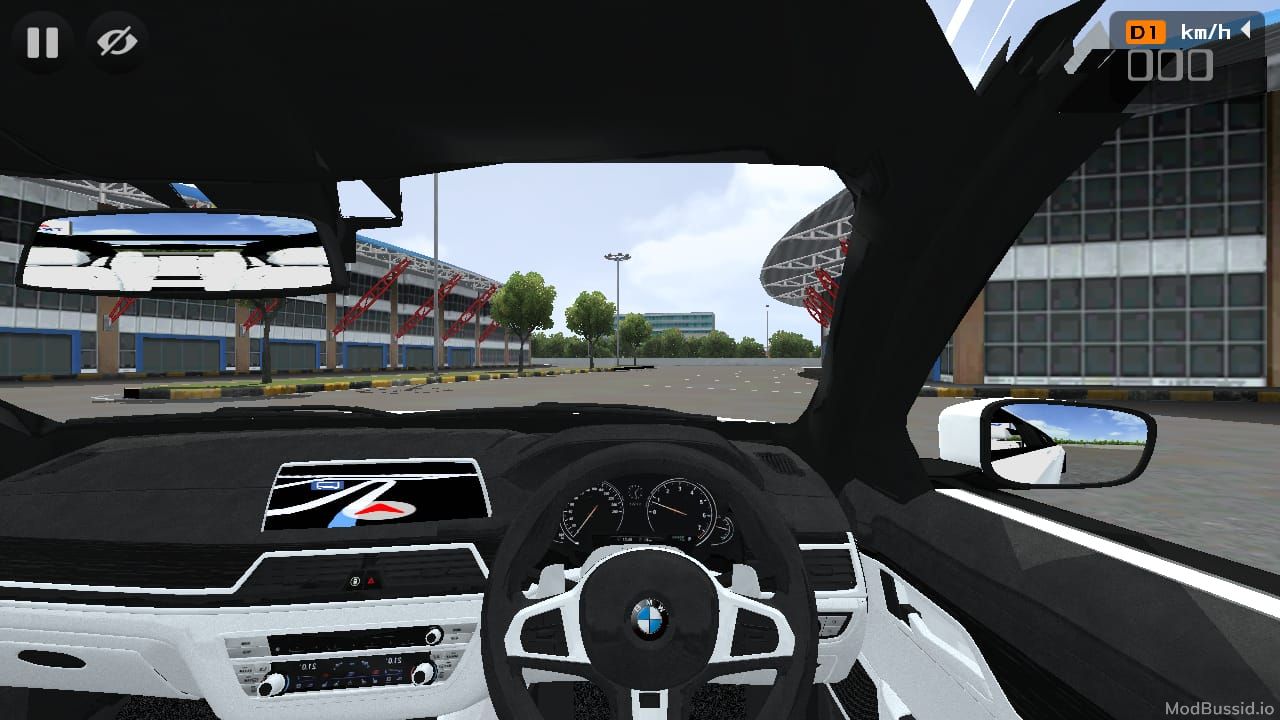Pause the game with the pause button
The width and height of the screenshot is (1280, 720).
(42, 42)
